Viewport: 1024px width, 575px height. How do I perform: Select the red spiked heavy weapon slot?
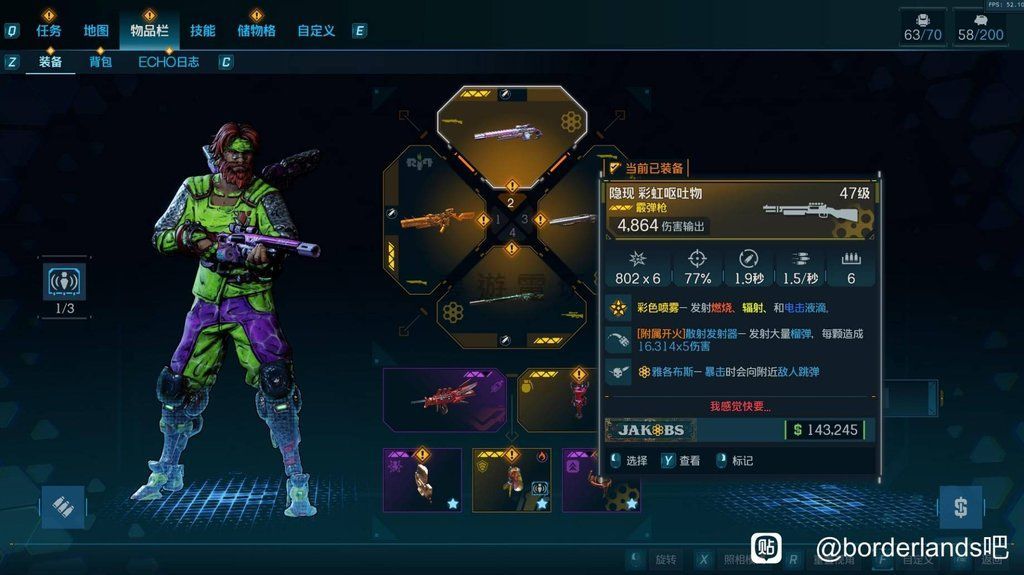(444, 399)
